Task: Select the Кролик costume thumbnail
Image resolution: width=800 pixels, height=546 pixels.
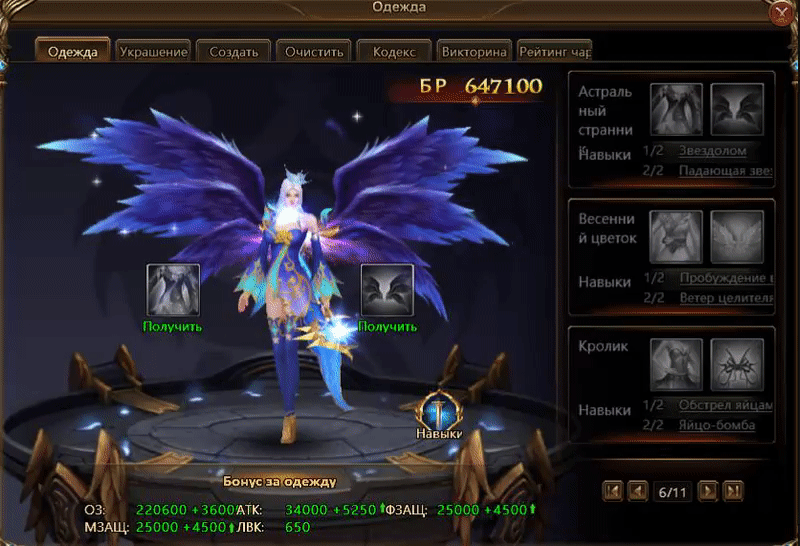Action: pos(676,363)
